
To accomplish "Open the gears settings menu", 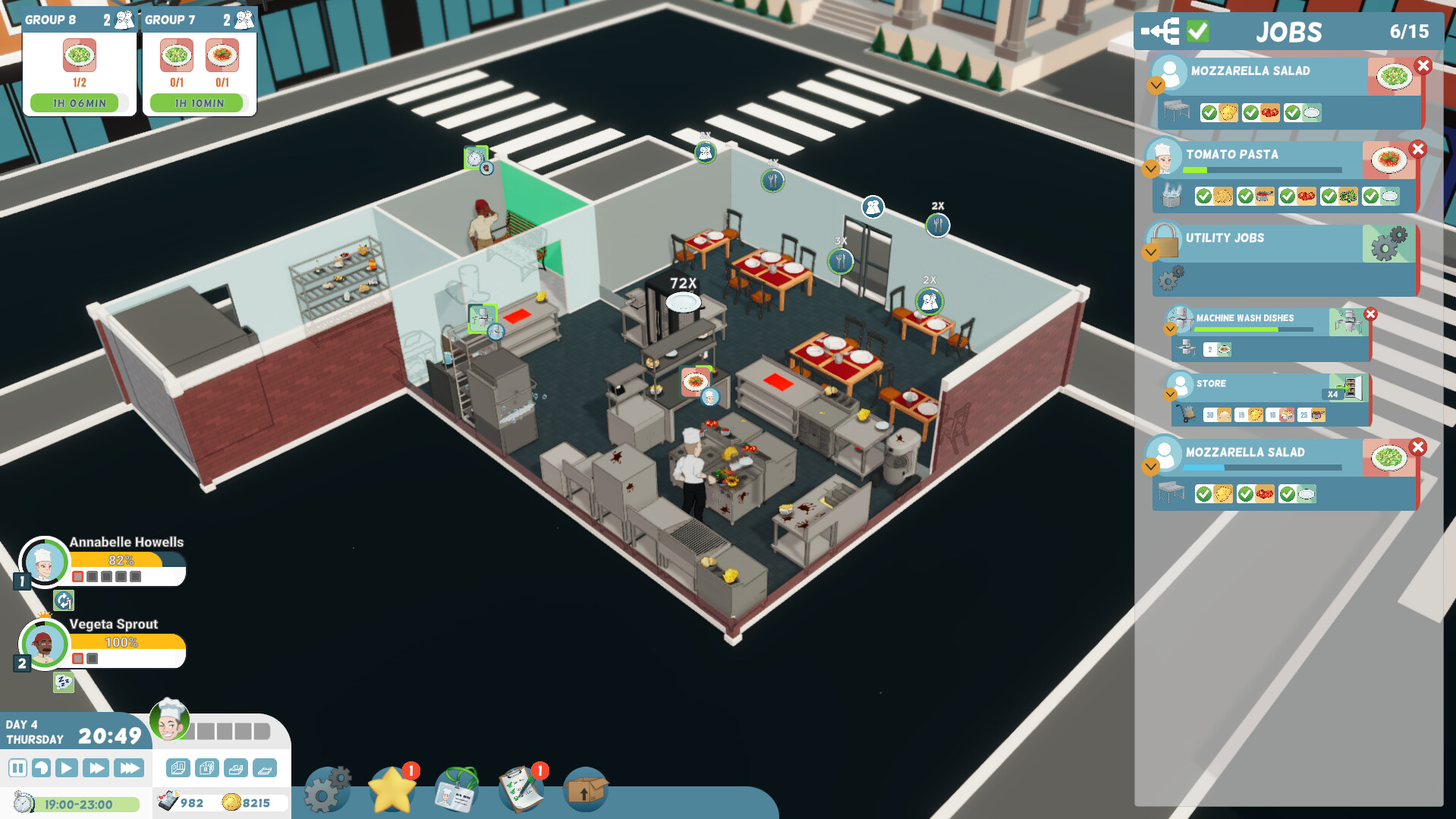I will pos(326,789).
